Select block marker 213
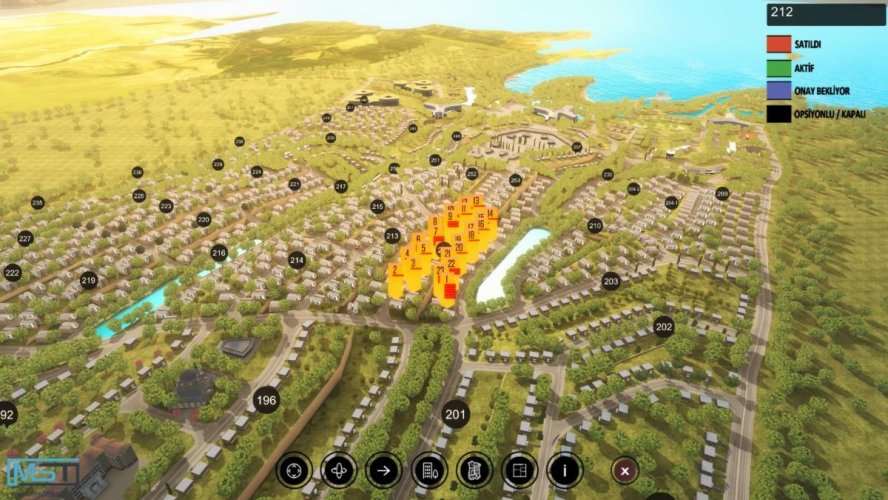The width and height of the screenshot is (888, 500). (x=393, y=236)
